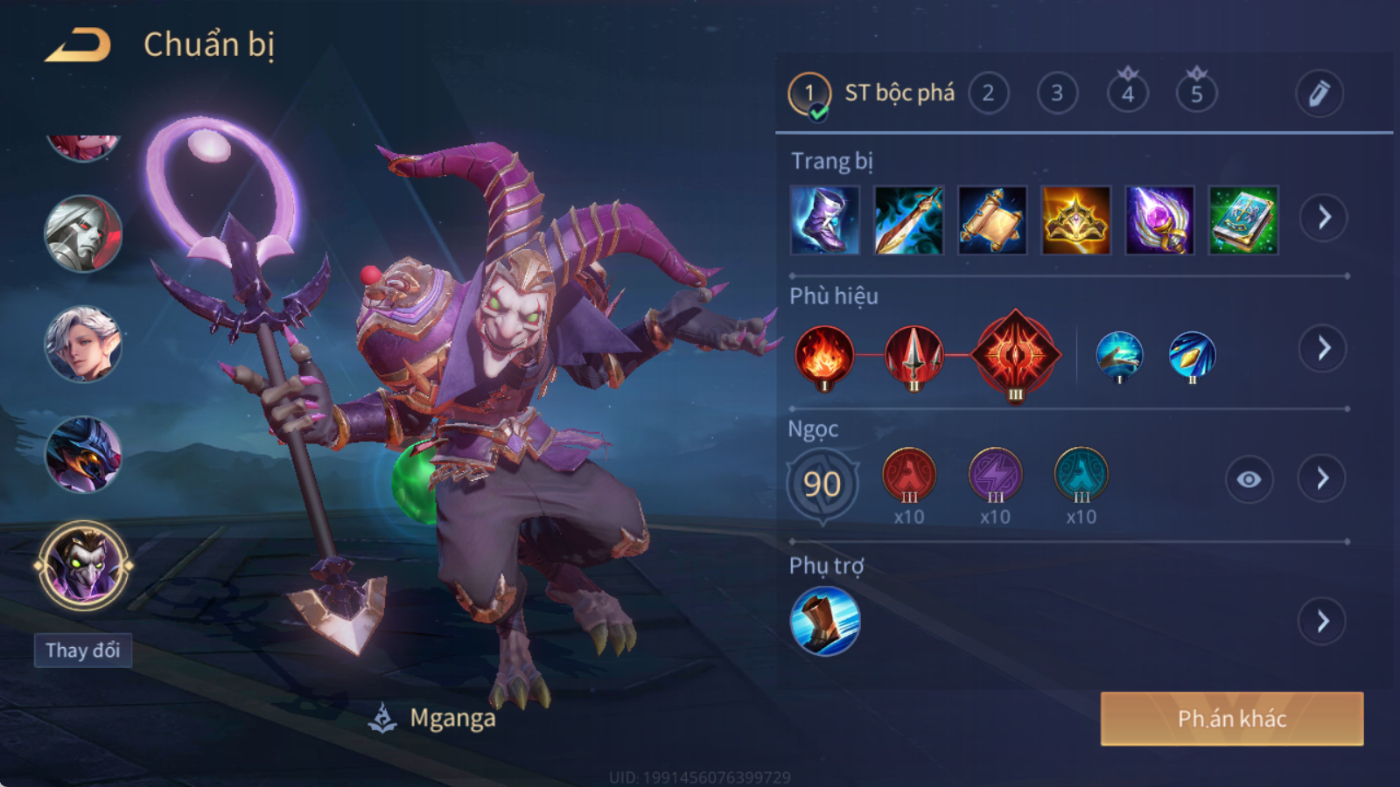Expand the Trang bị equipment section arrow
This screenshot has height=787, width=1400.
tap(1323, 216)
